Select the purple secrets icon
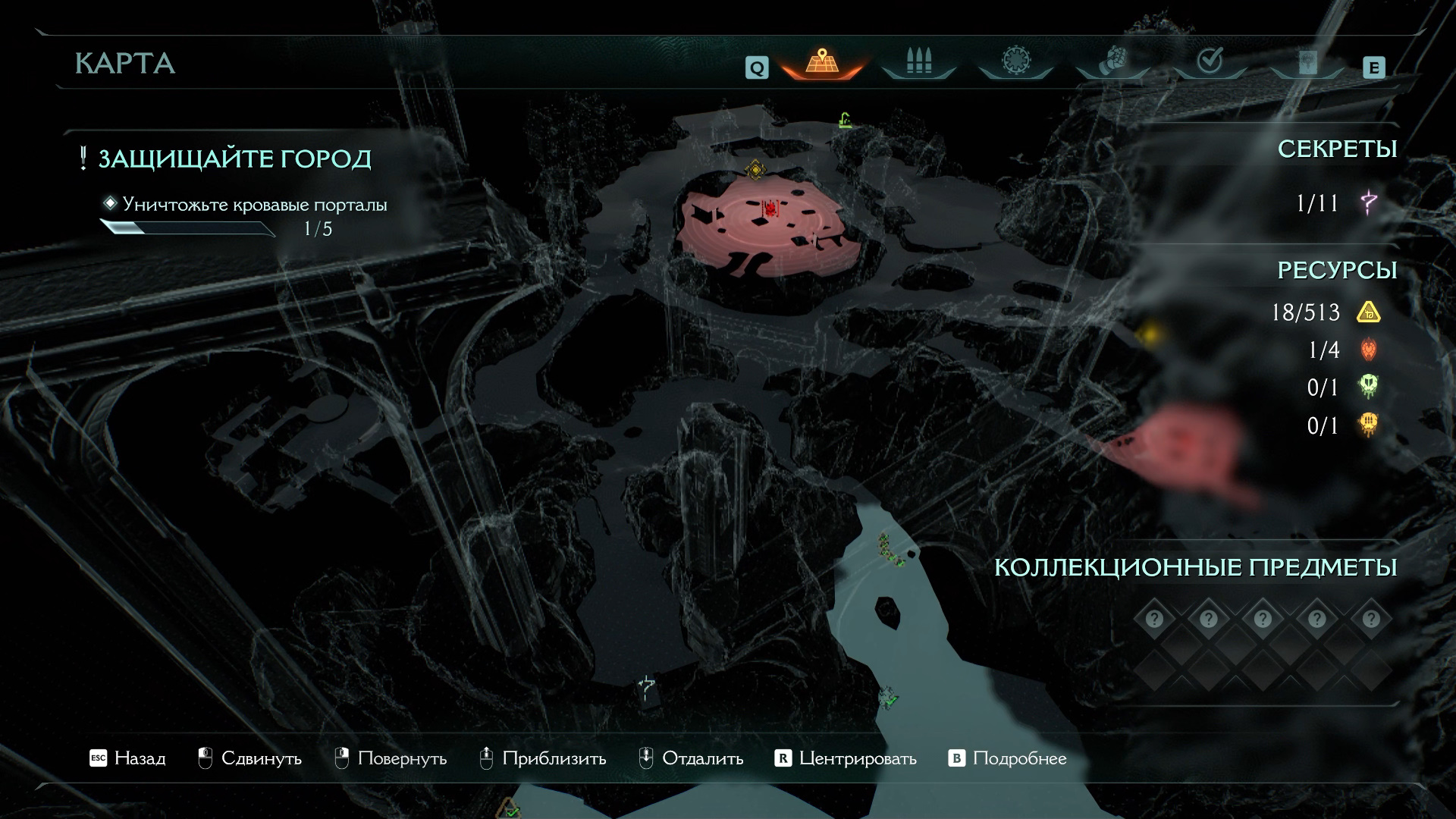This screenshot has width=1456, height=819. click(x=1369, y=202)
